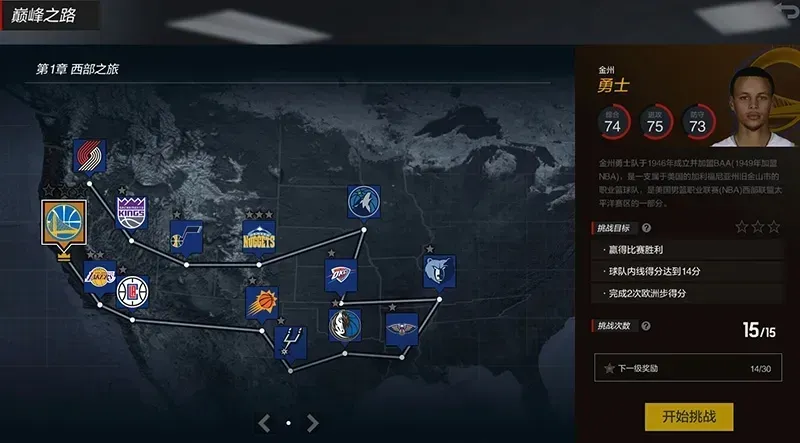This screenshot has height=443, width=800.
Task: Choose the Portland Trail Blazers logo
Action: [90, 156]
